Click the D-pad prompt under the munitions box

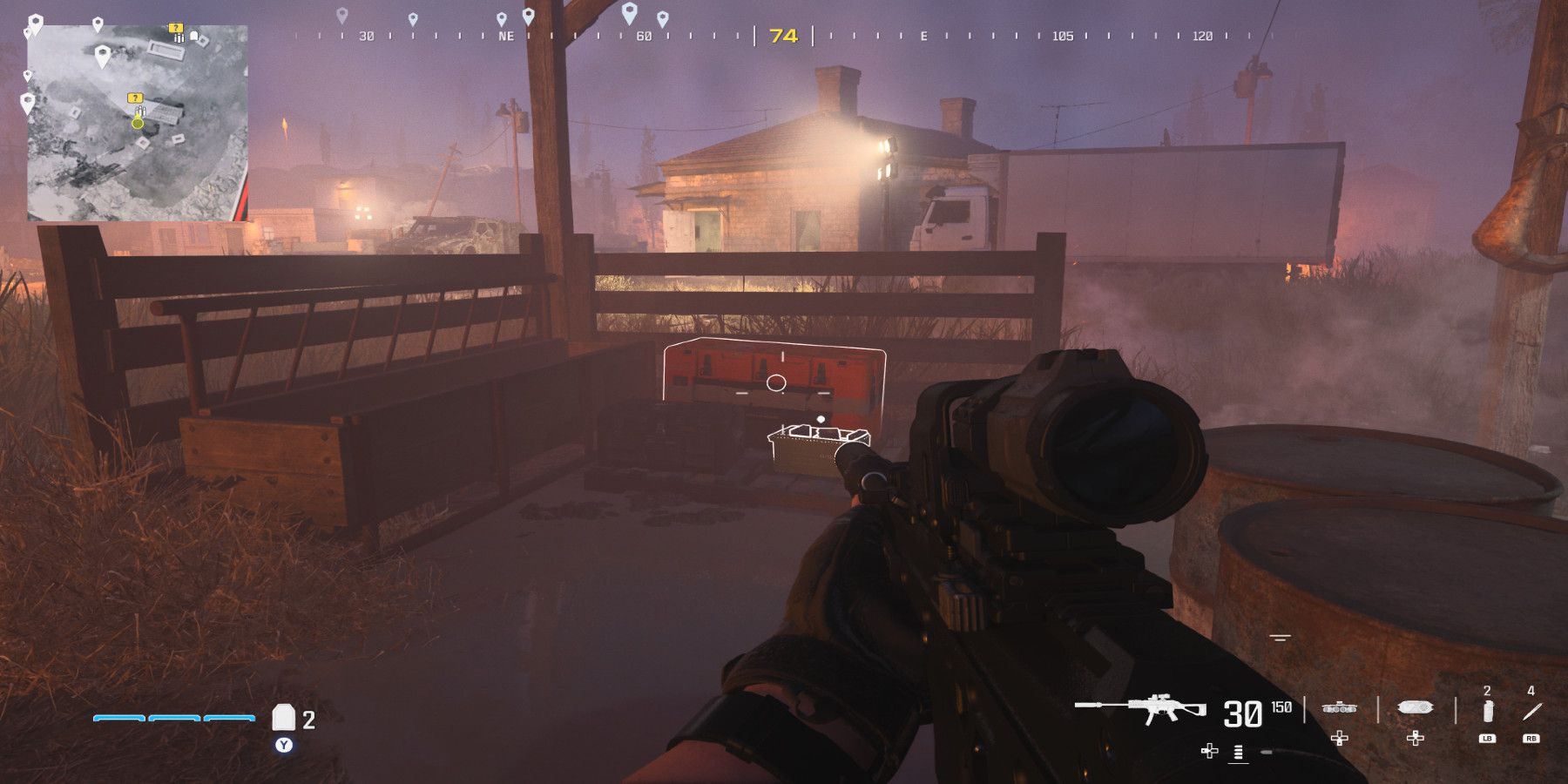tap(1416, 739)
